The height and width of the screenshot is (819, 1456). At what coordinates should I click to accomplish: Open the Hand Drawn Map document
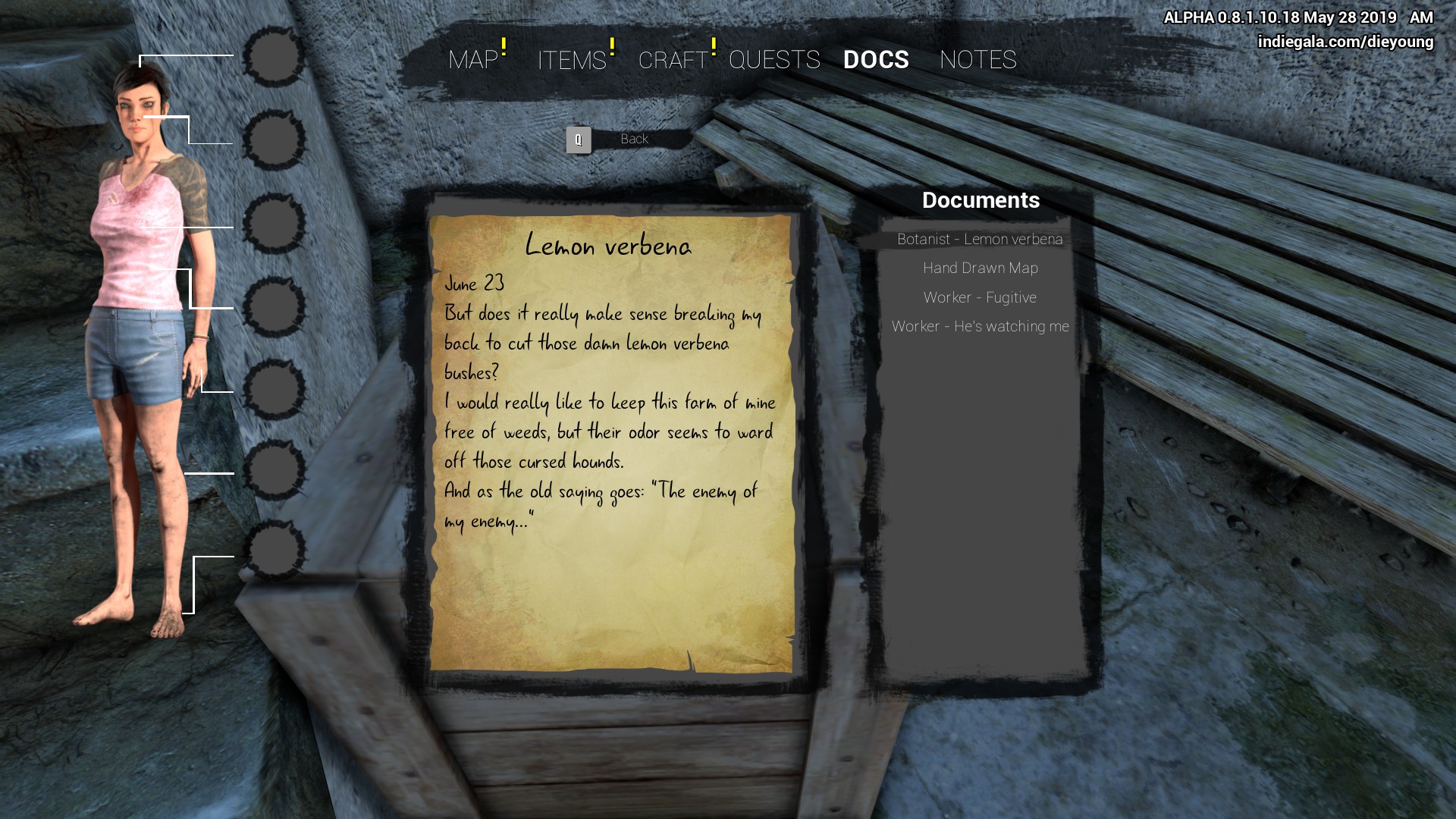[x=980, y=268]
